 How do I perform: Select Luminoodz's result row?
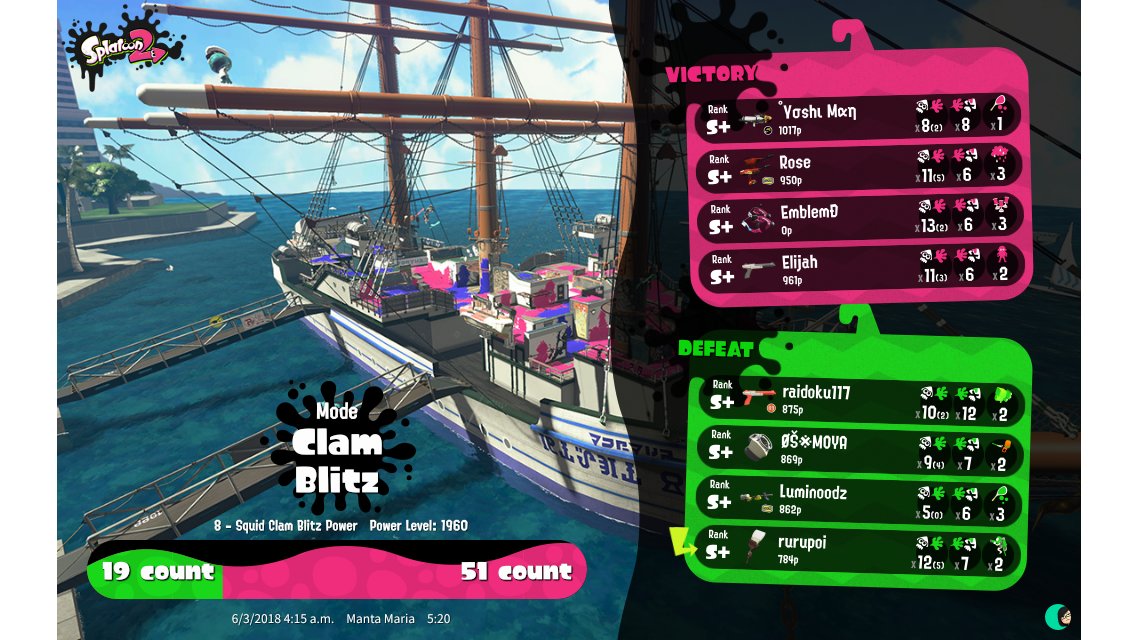(860, 500)
